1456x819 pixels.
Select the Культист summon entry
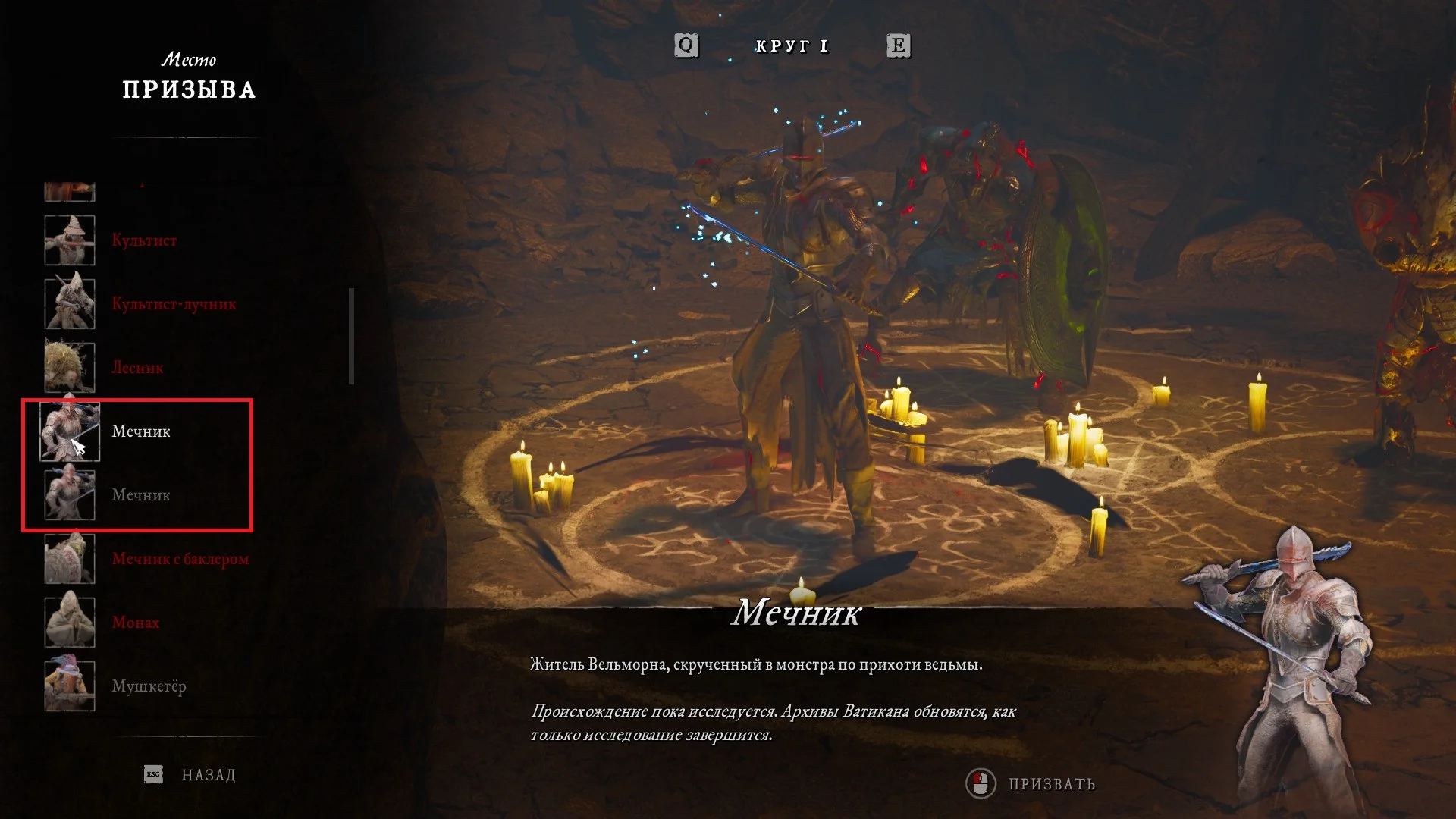click(144, 240)
